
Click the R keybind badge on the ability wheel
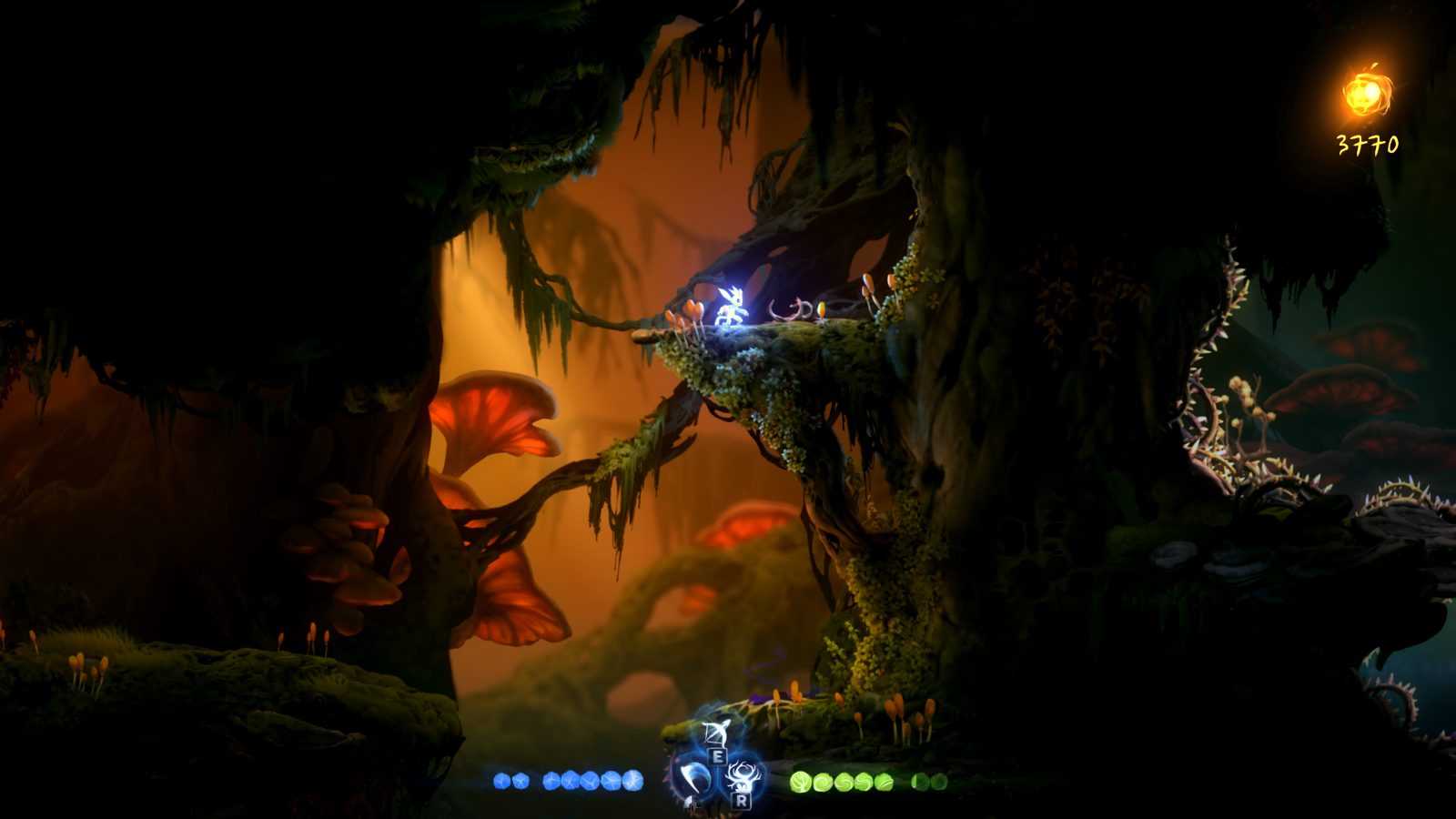(743, 801)
